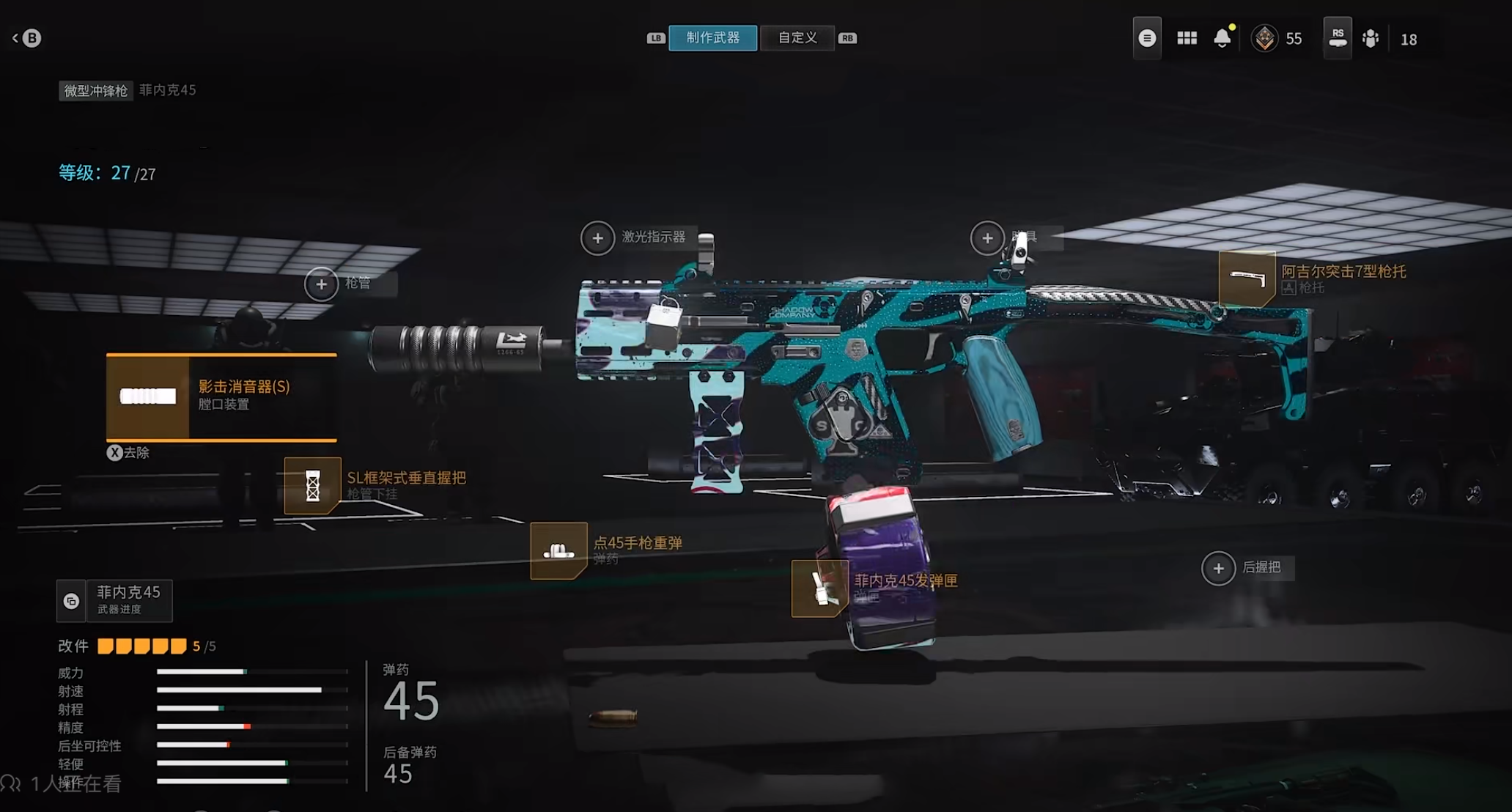Click the player rank emblem
Viewport: 1512px width, 812px height.
(1264, 39)
